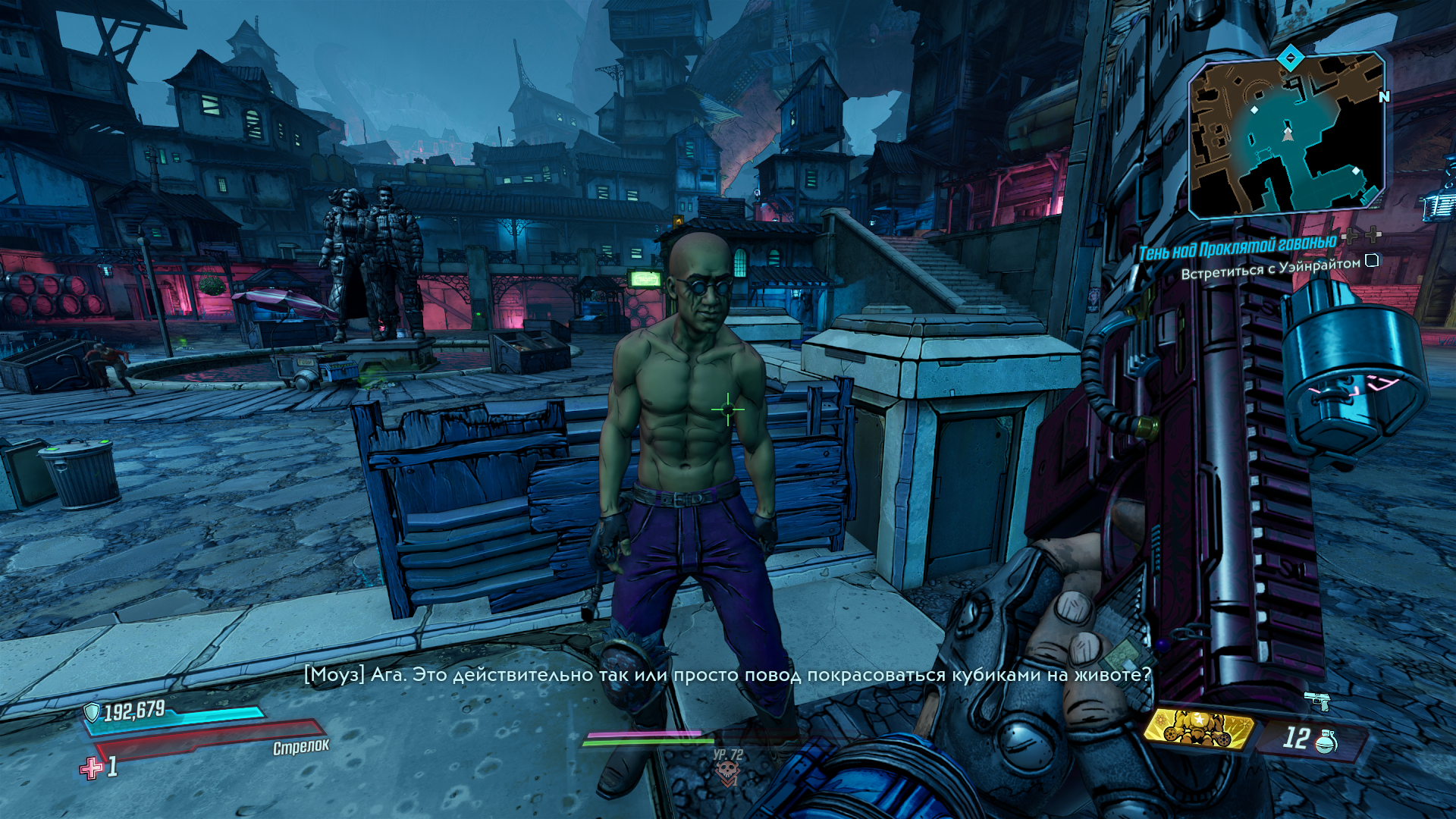Image resolution: width=1456 pixels, height=819 pixels.
Task: Tick the Встретиться с Уэйнрайтом objective checkbox
Action: pyautogui.click(x=1372, y=261)
